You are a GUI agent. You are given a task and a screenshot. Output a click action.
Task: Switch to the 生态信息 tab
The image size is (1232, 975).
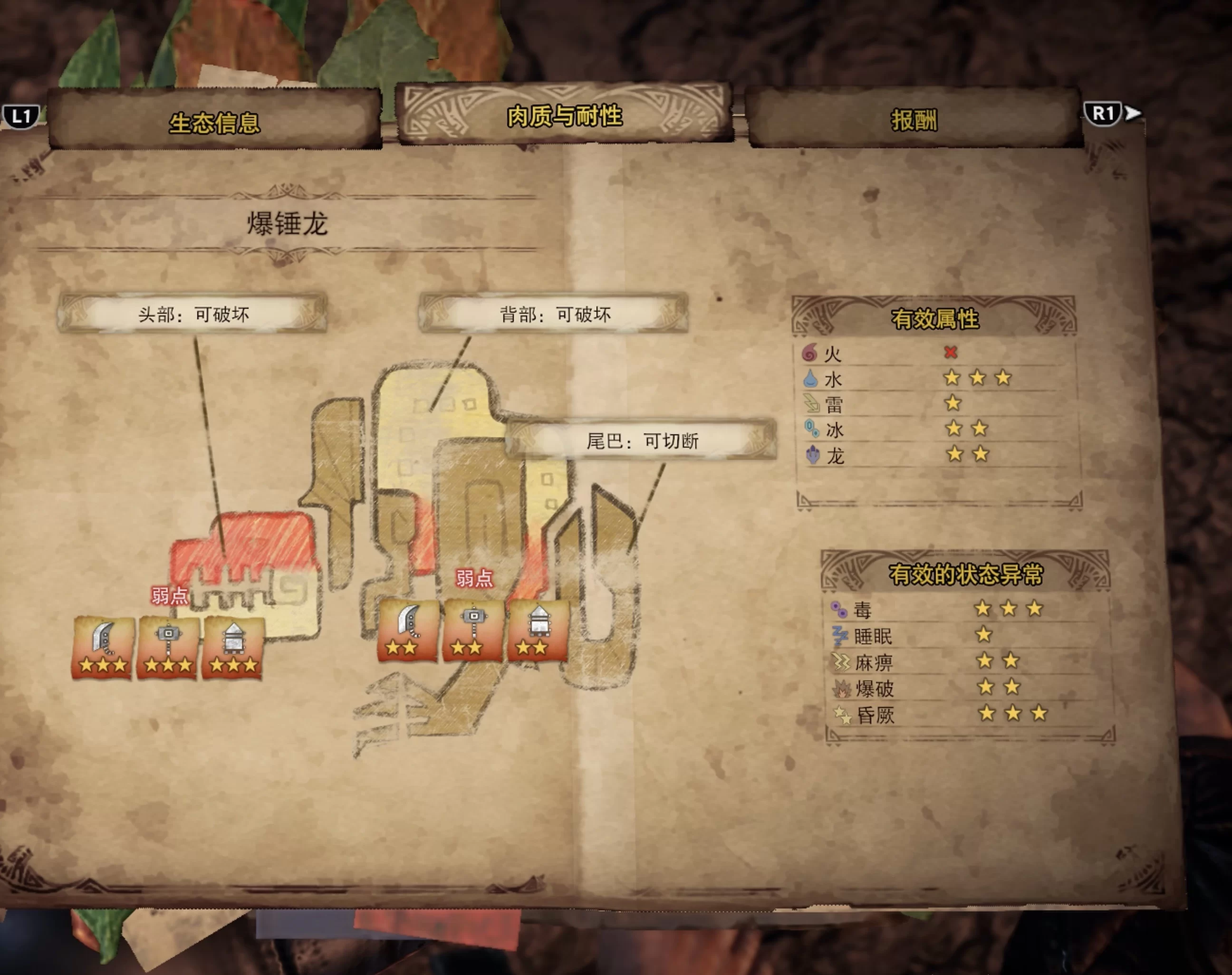(x=215, y=122)
